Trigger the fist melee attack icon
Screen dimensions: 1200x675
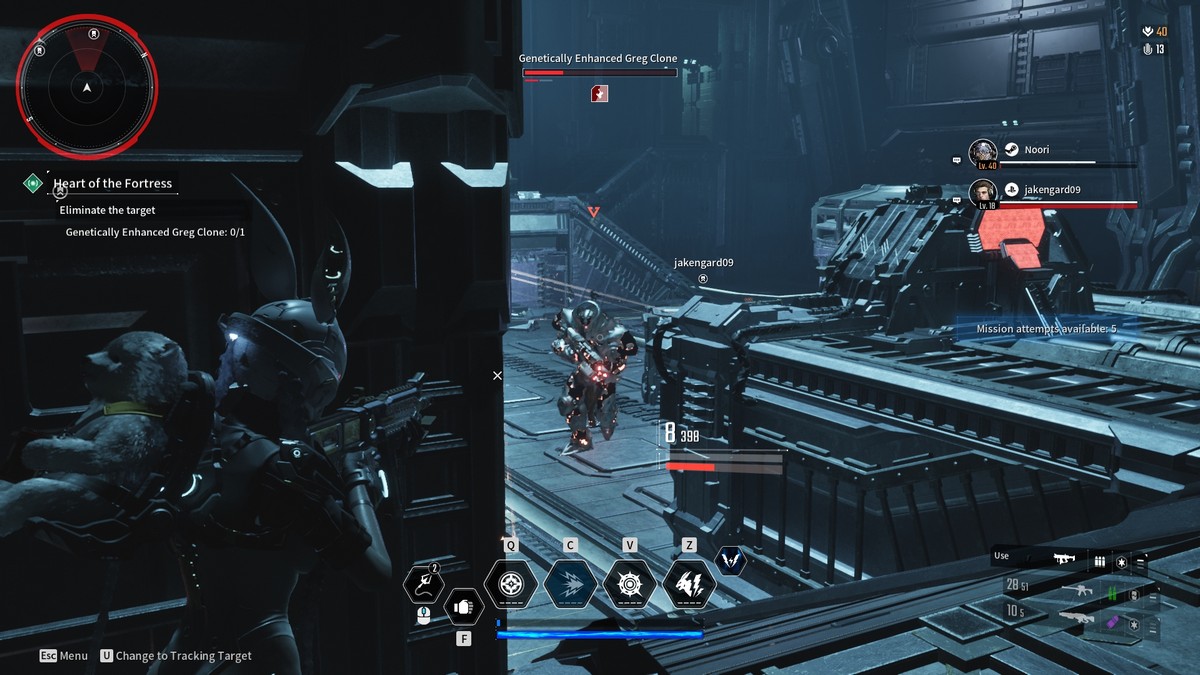point(463,605)
